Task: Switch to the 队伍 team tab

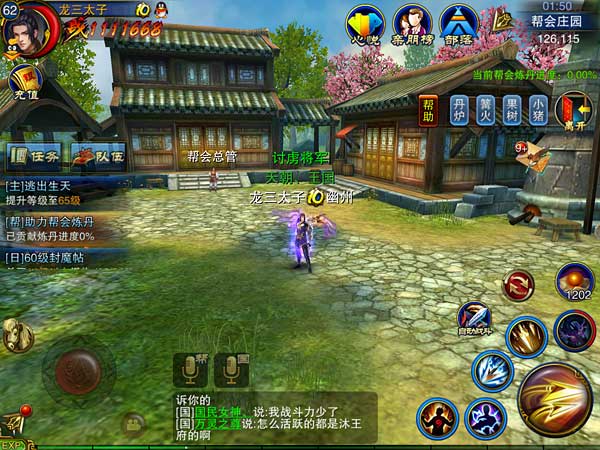Action: (x=98, y=155)
